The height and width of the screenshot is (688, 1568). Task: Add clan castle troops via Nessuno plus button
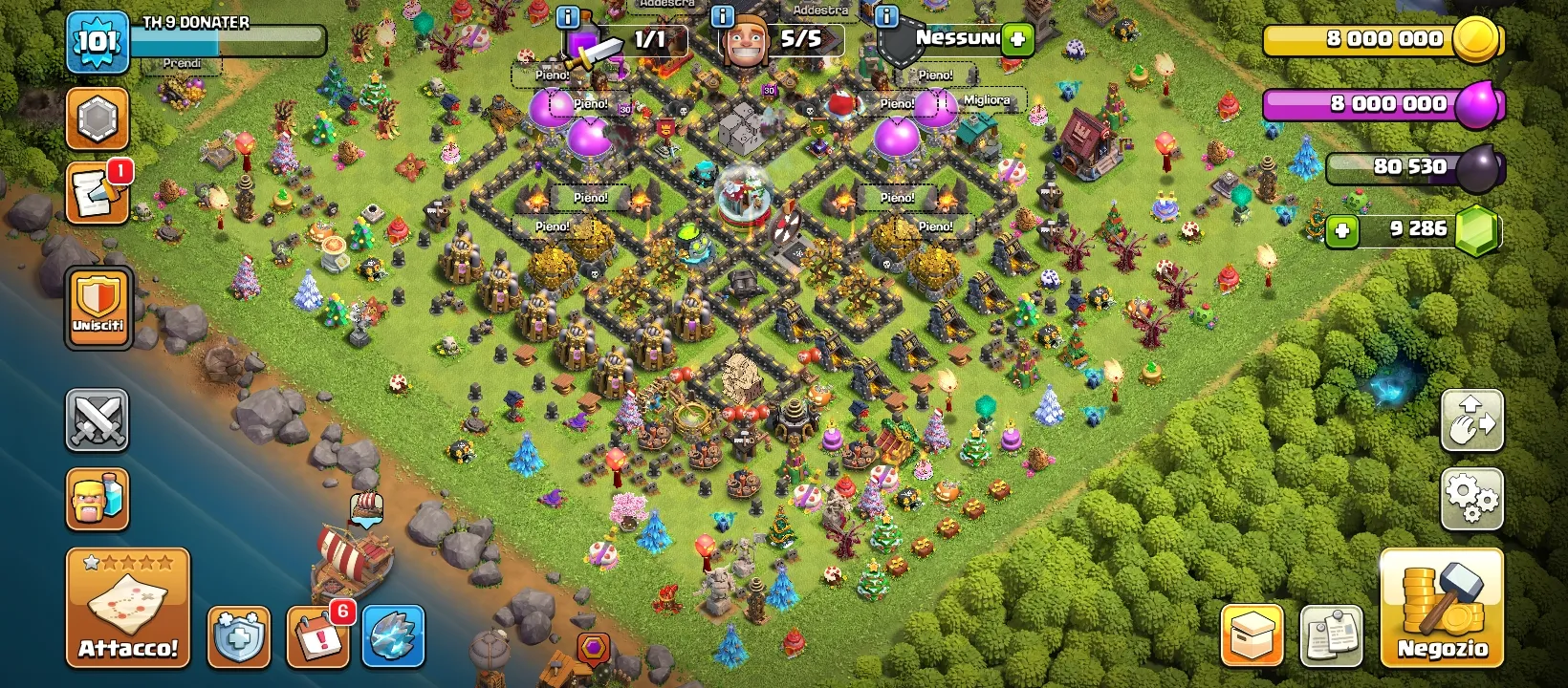[1018, 38]
